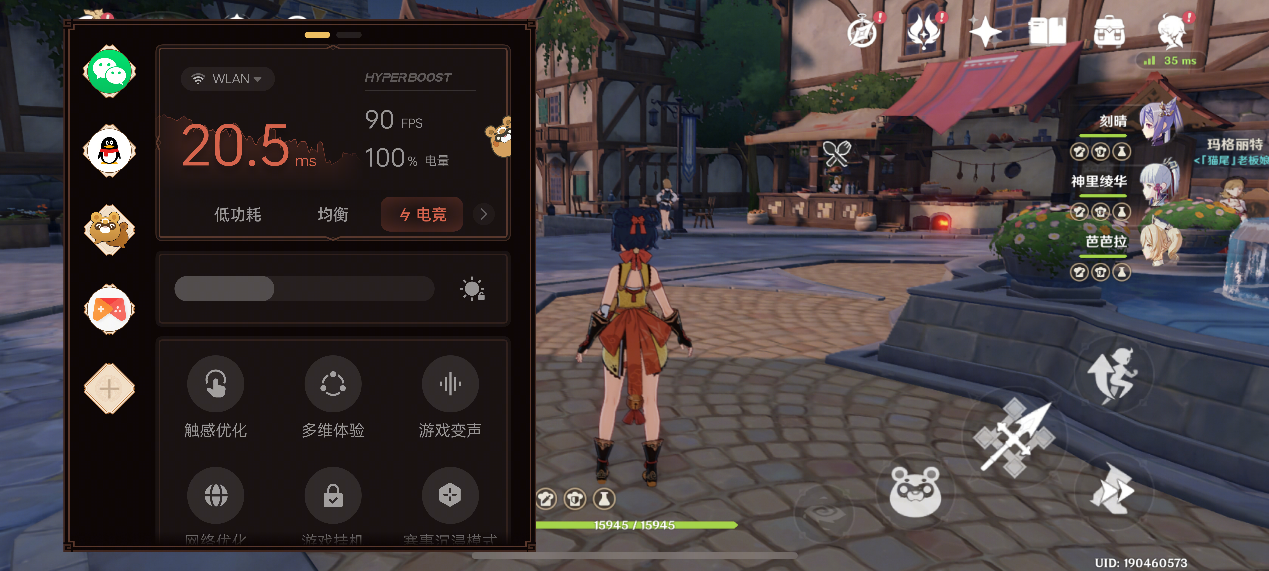Viewport: 1269px width, 571px height.
Task: Switch to party member 刻晴
Action: [1160, 120]
